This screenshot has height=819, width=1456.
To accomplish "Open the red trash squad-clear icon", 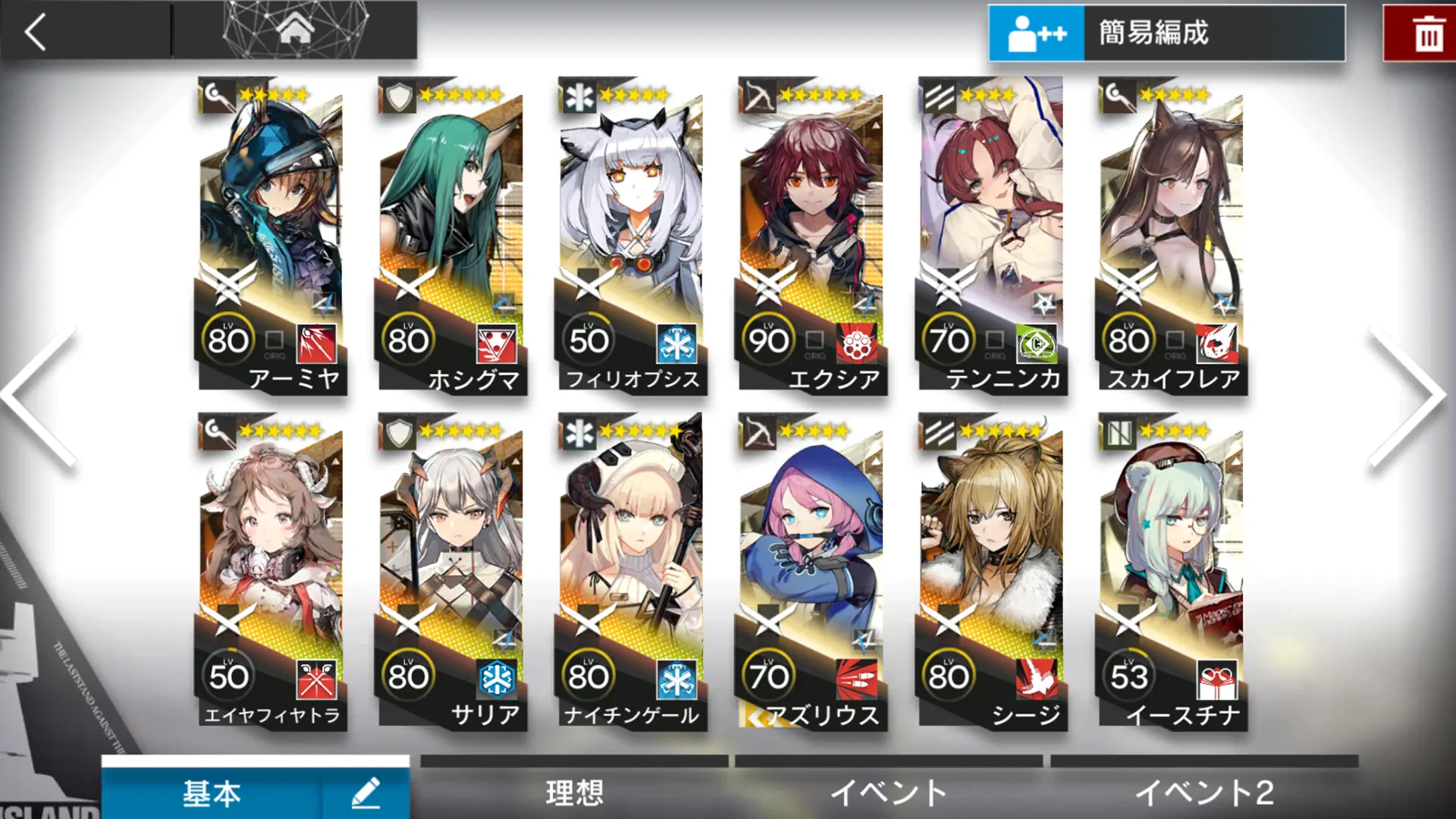I will (1429, 30).
